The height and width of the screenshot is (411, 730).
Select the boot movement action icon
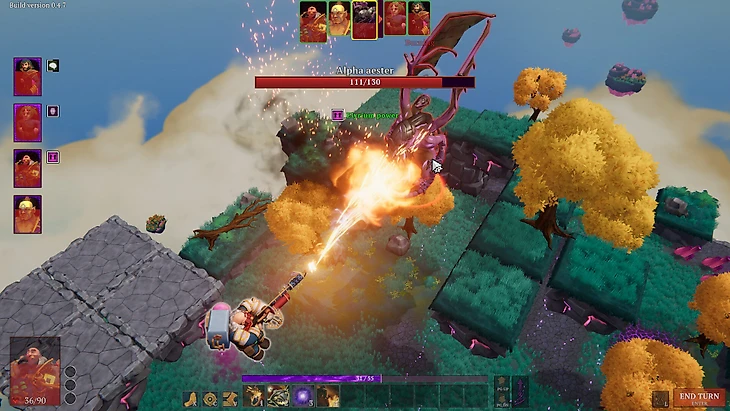192,398
